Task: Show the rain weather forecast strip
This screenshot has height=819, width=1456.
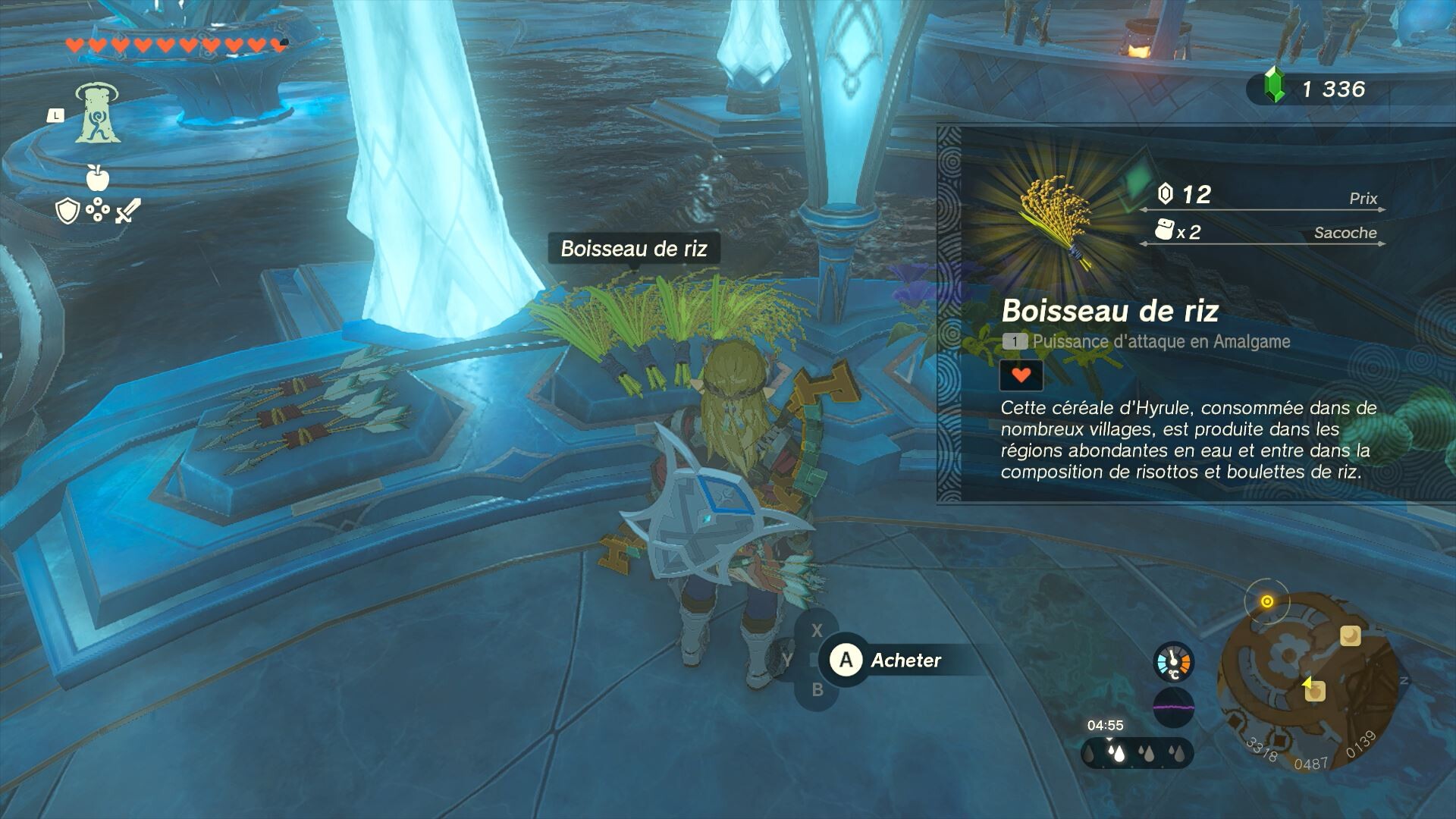Action: pyautogui.click(x=1137, y=754)
